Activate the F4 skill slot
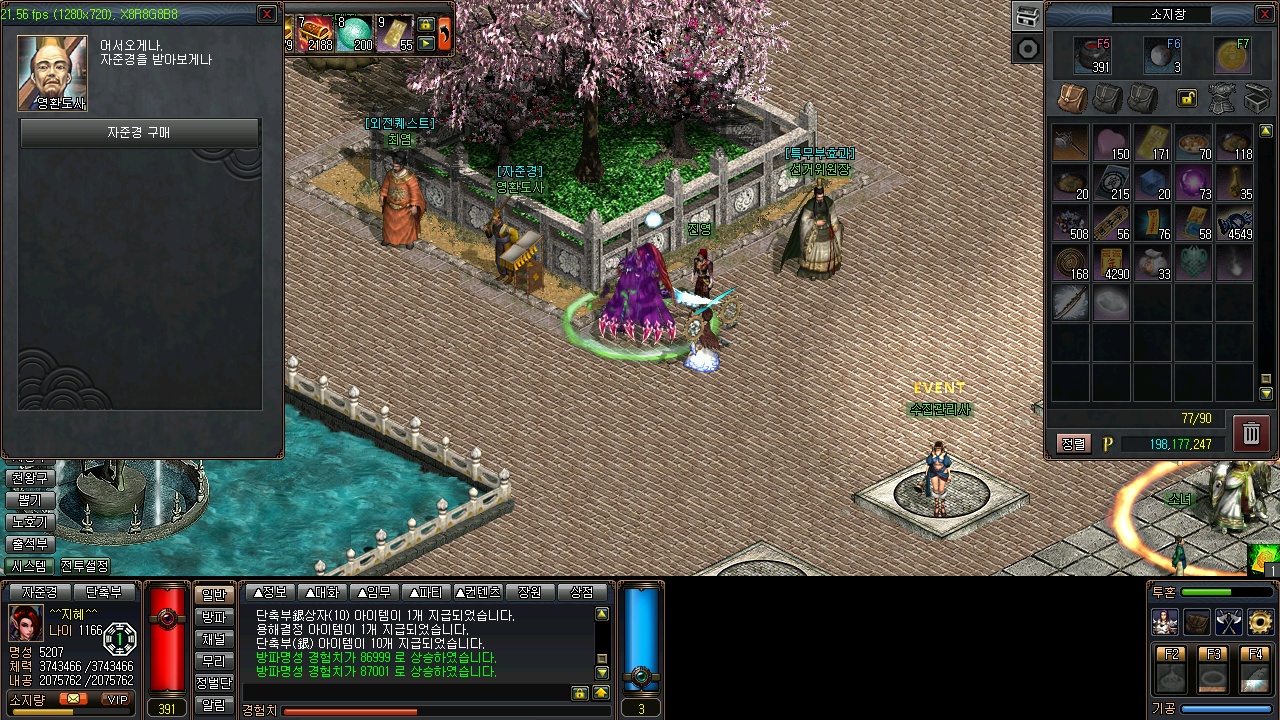The width and height of the screenshot is (1280, 720). point(1255,670)
